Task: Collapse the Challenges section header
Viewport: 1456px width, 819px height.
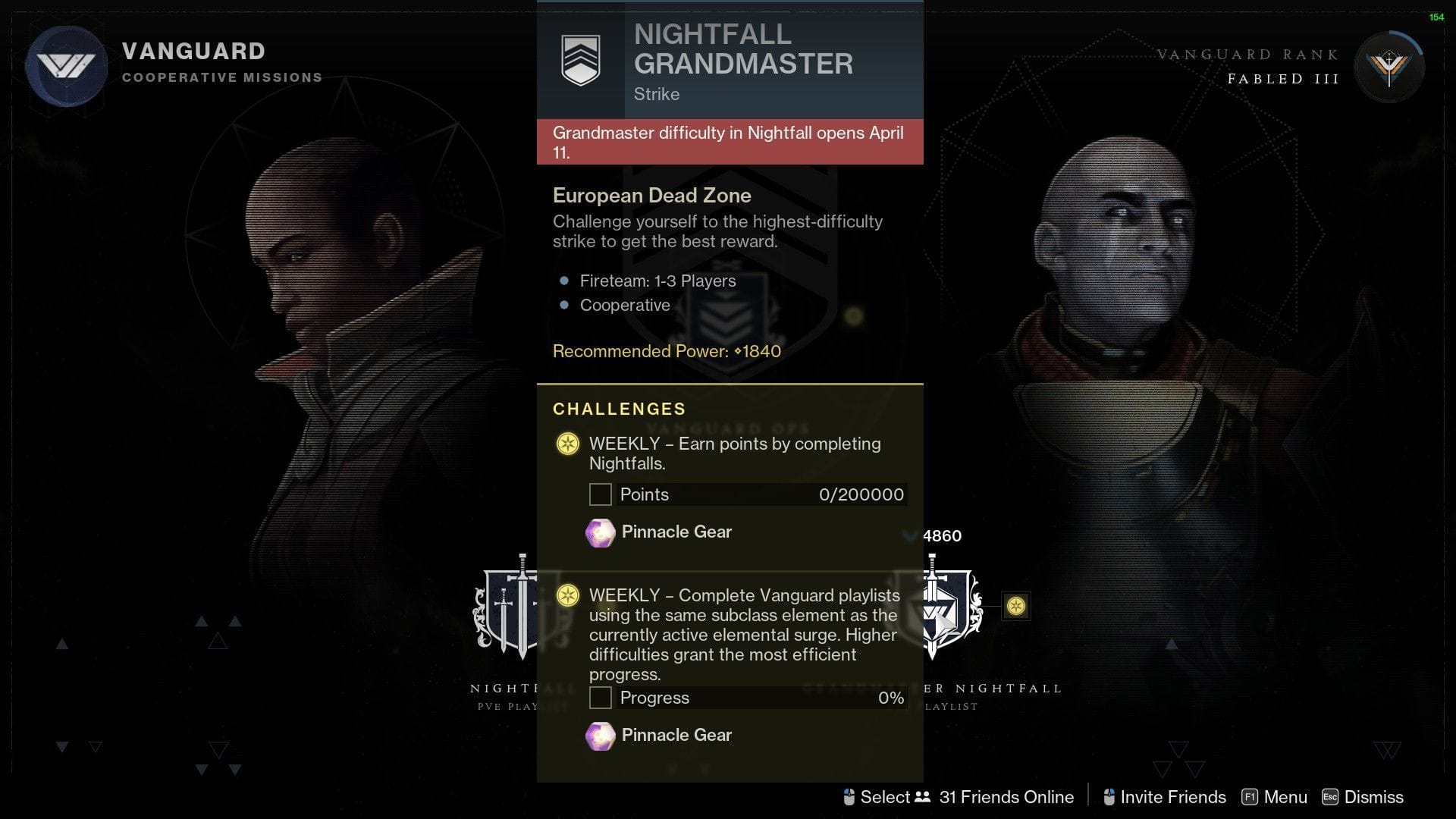Action: point(618,409)
